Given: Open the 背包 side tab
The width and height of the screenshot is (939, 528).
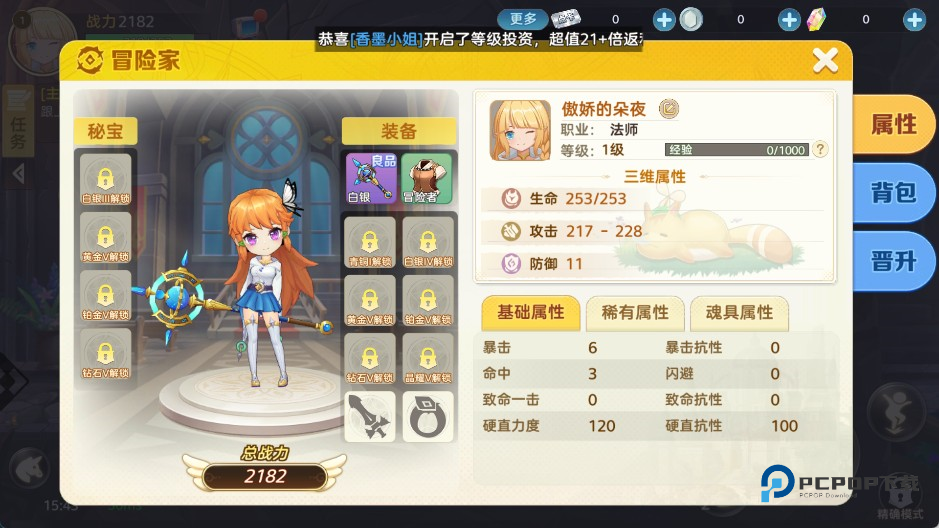Looking at the screenshot, I should coord(893,192).
